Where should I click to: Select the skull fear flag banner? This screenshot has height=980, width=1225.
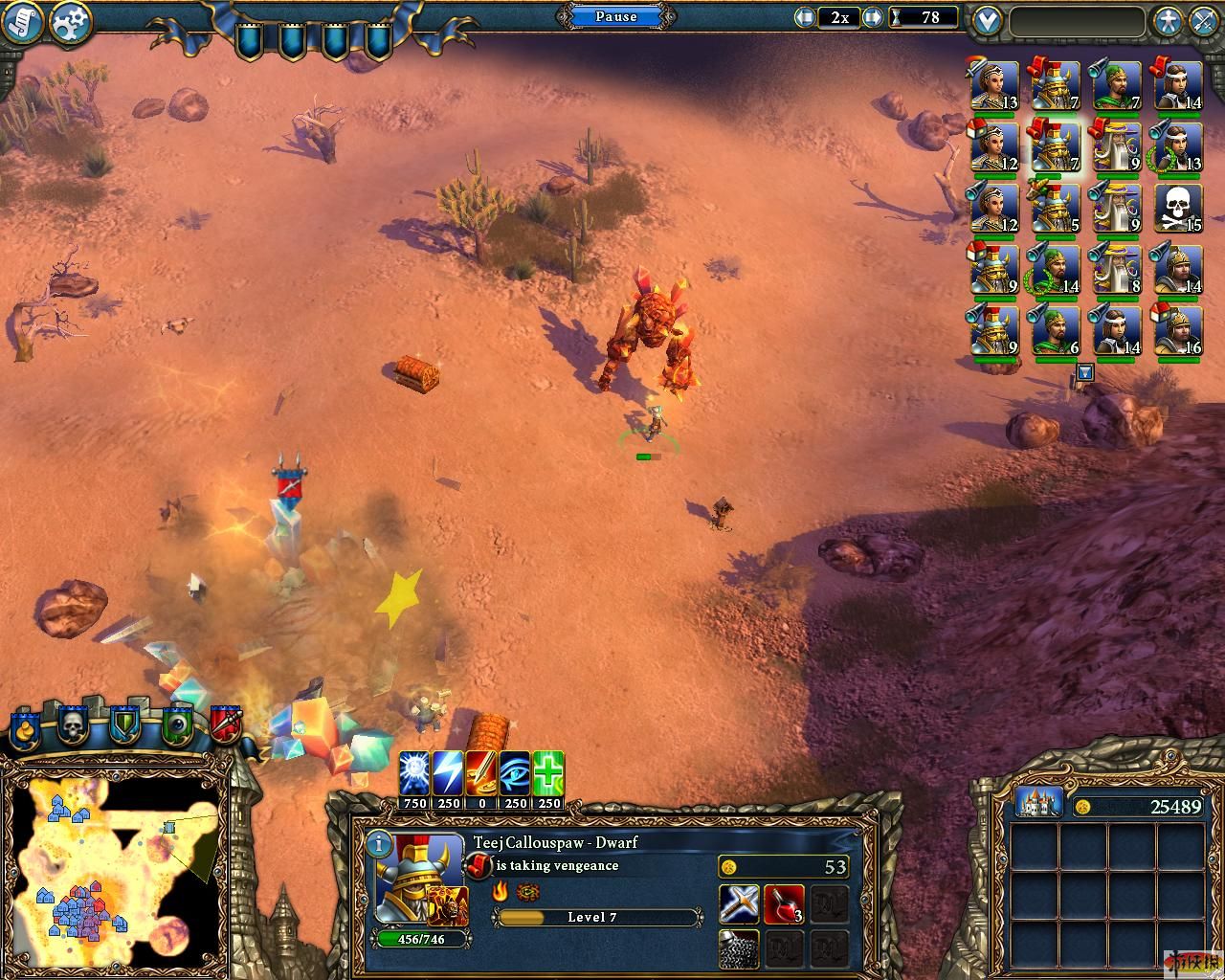coord(74,725)
